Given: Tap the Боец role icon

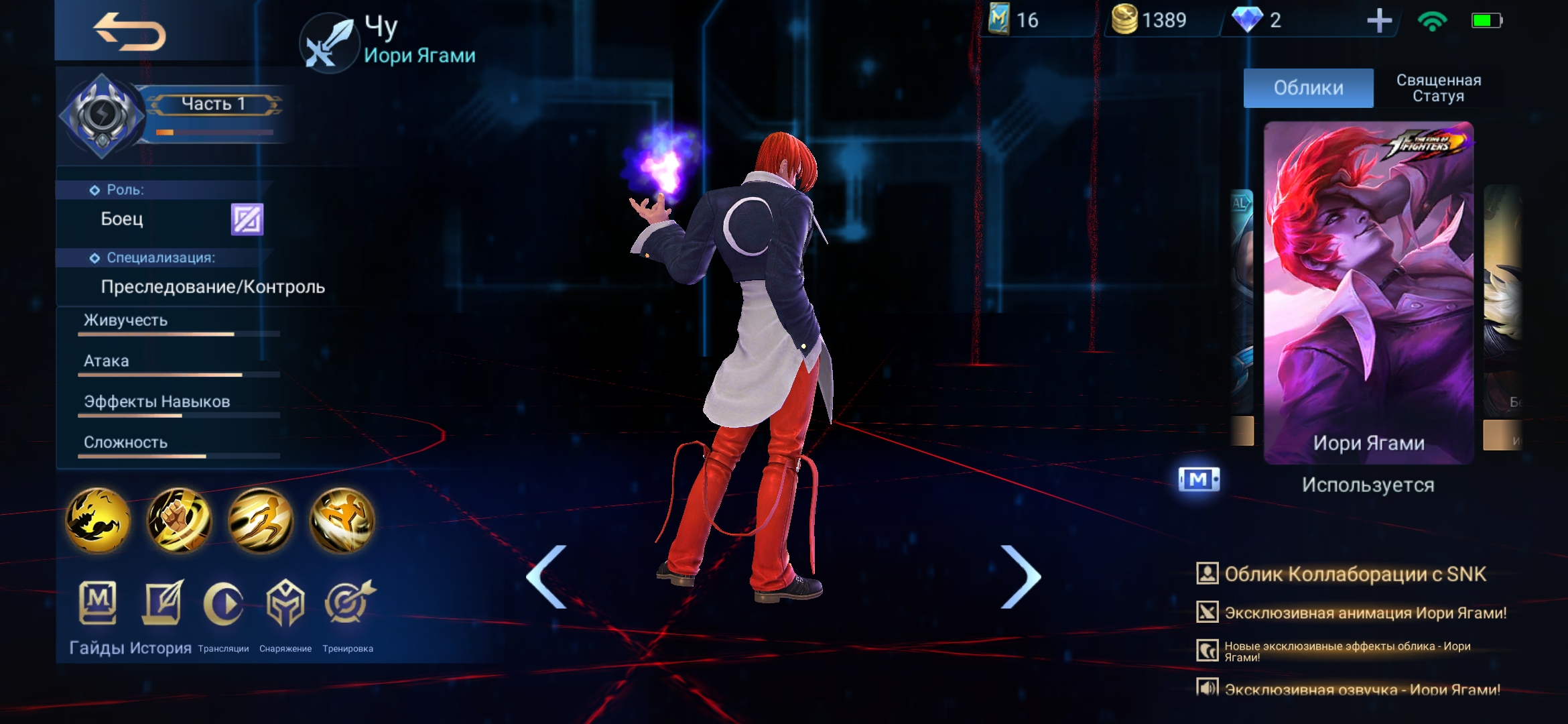Looking at the screenshot, I should pyautogui.click(x=247, y=219).
